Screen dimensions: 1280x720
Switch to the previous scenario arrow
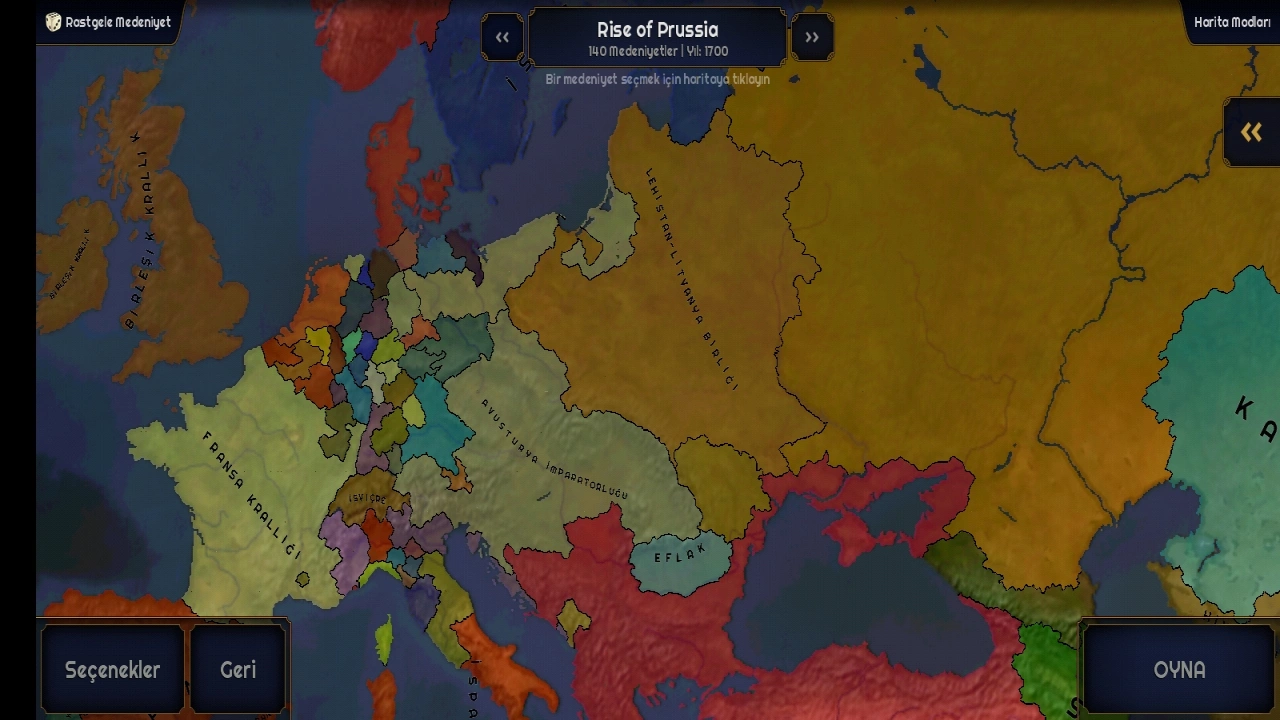(502, 38)
